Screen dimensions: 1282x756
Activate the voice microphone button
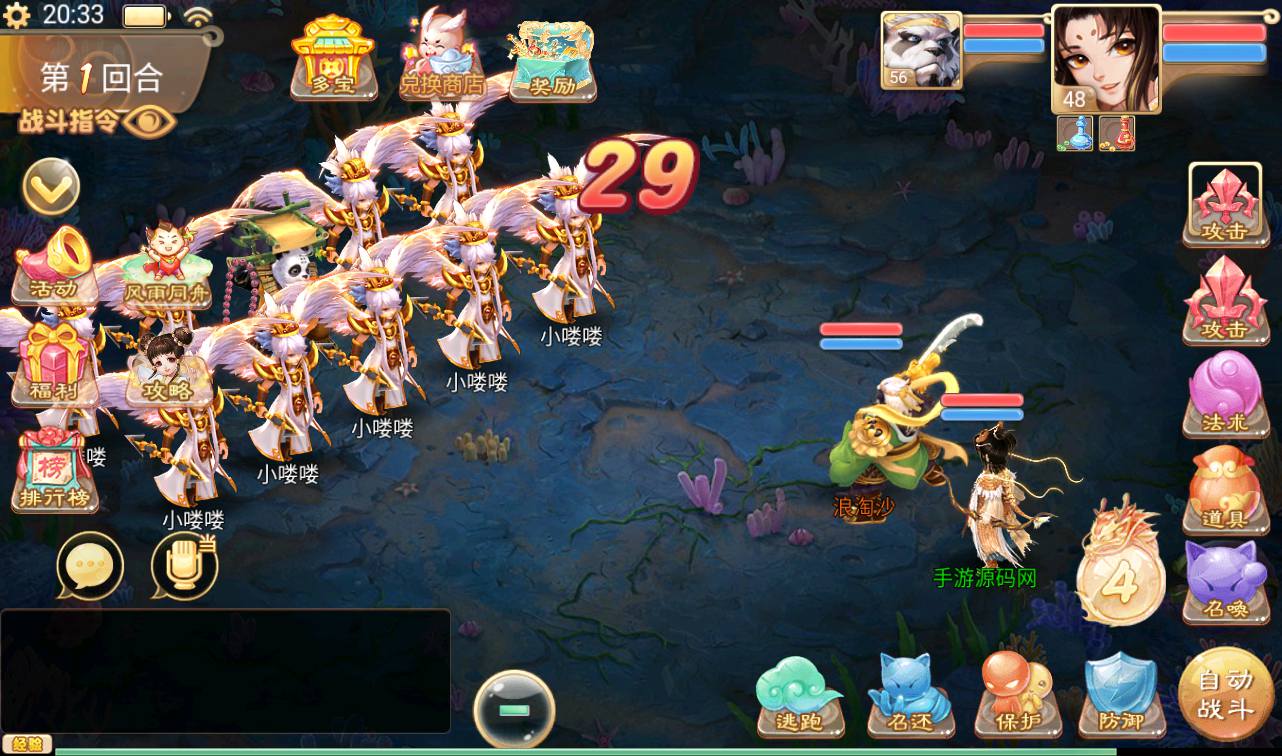click(x=184, y=565)
